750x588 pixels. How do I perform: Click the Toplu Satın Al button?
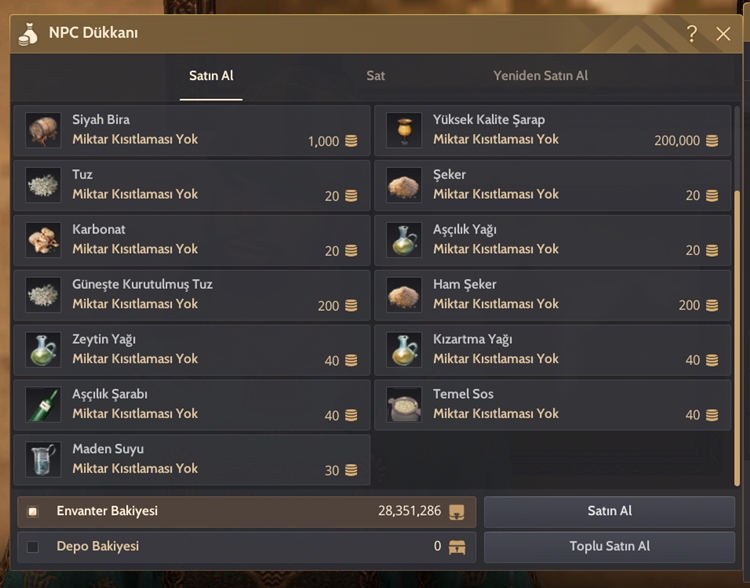tap(609, 547)
